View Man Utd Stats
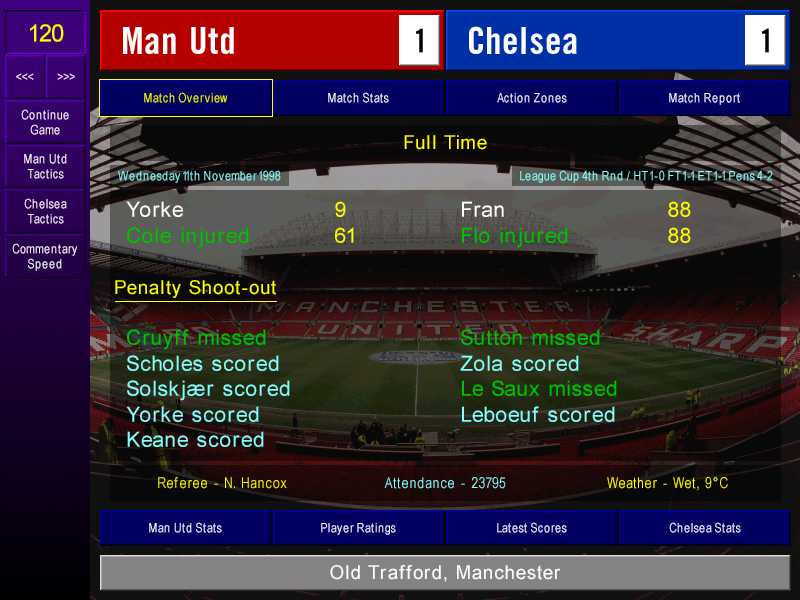Image resolution: width=800 pixels, height=600 pixels. tap(185, 528)
